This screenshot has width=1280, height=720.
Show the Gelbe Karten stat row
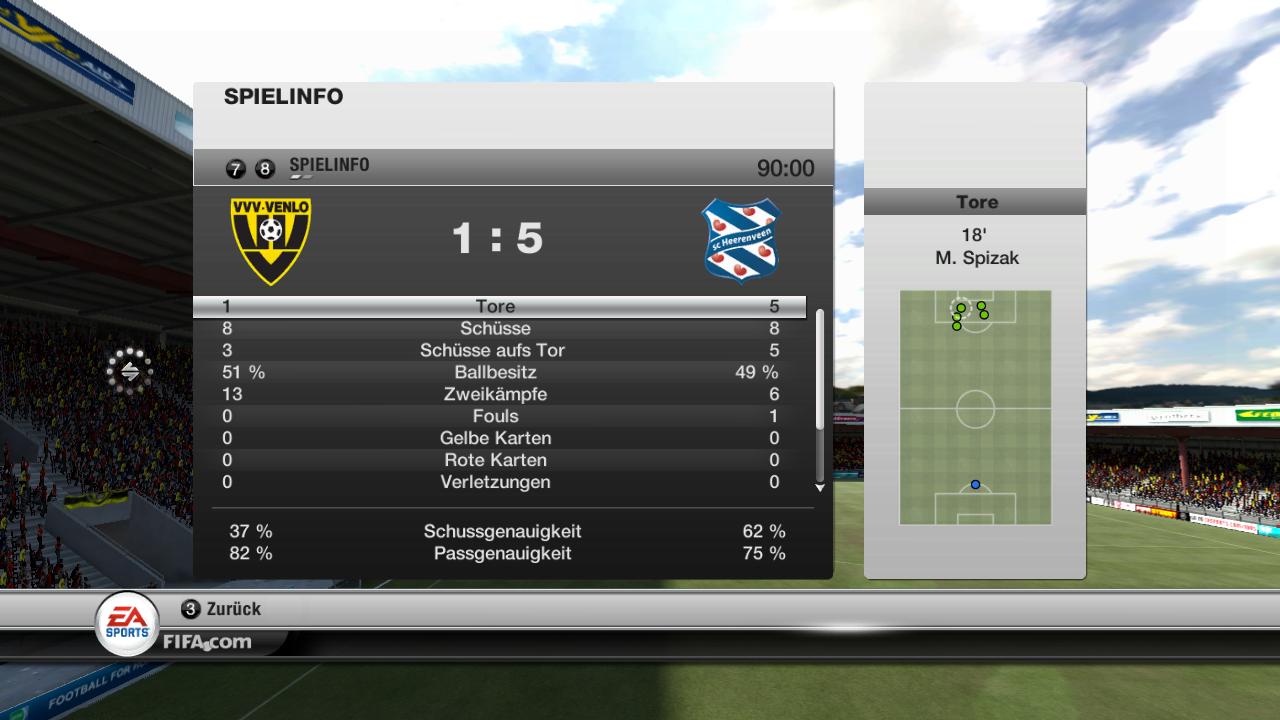tap(497, 439)
